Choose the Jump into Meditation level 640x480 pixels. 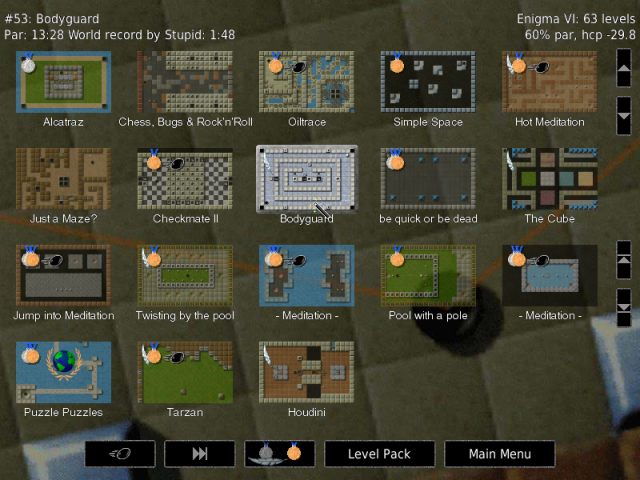pyautogui.click(x=64, y=275)
